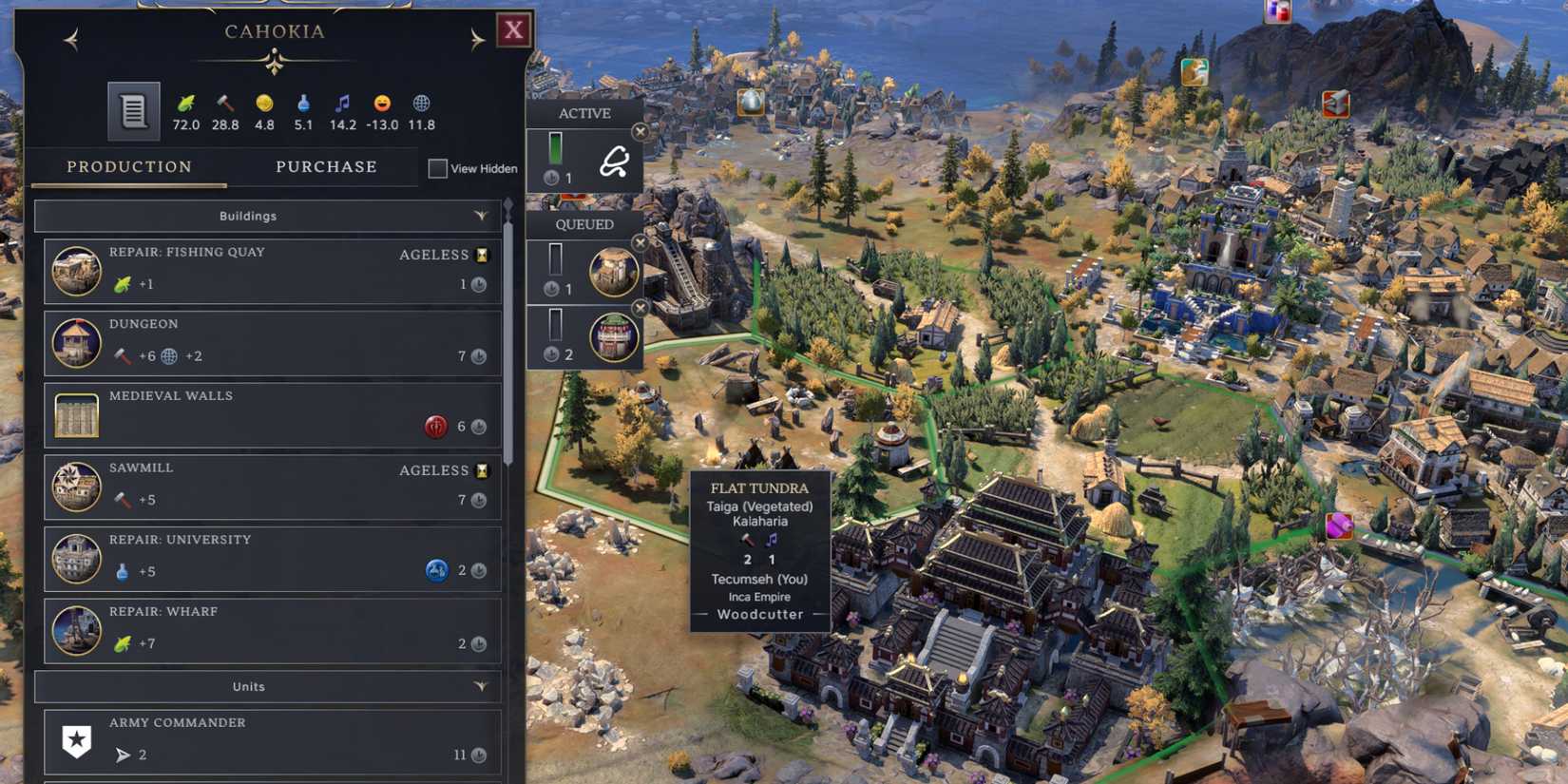This screenshot has height=784, width=1568.
Task: Select the first queued building thumbnail
Action: point(613,271)
